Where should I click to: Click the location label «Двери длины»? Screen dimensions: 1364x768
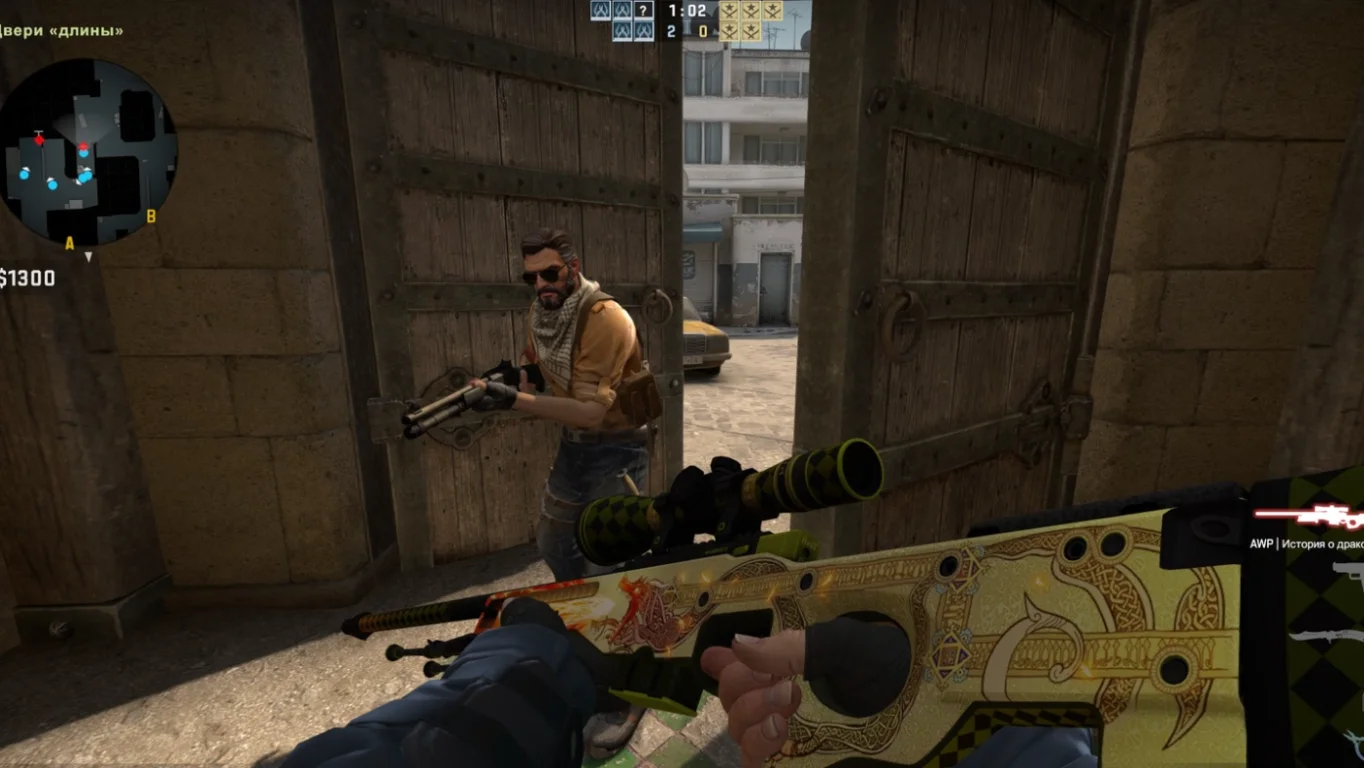[62, 31]
